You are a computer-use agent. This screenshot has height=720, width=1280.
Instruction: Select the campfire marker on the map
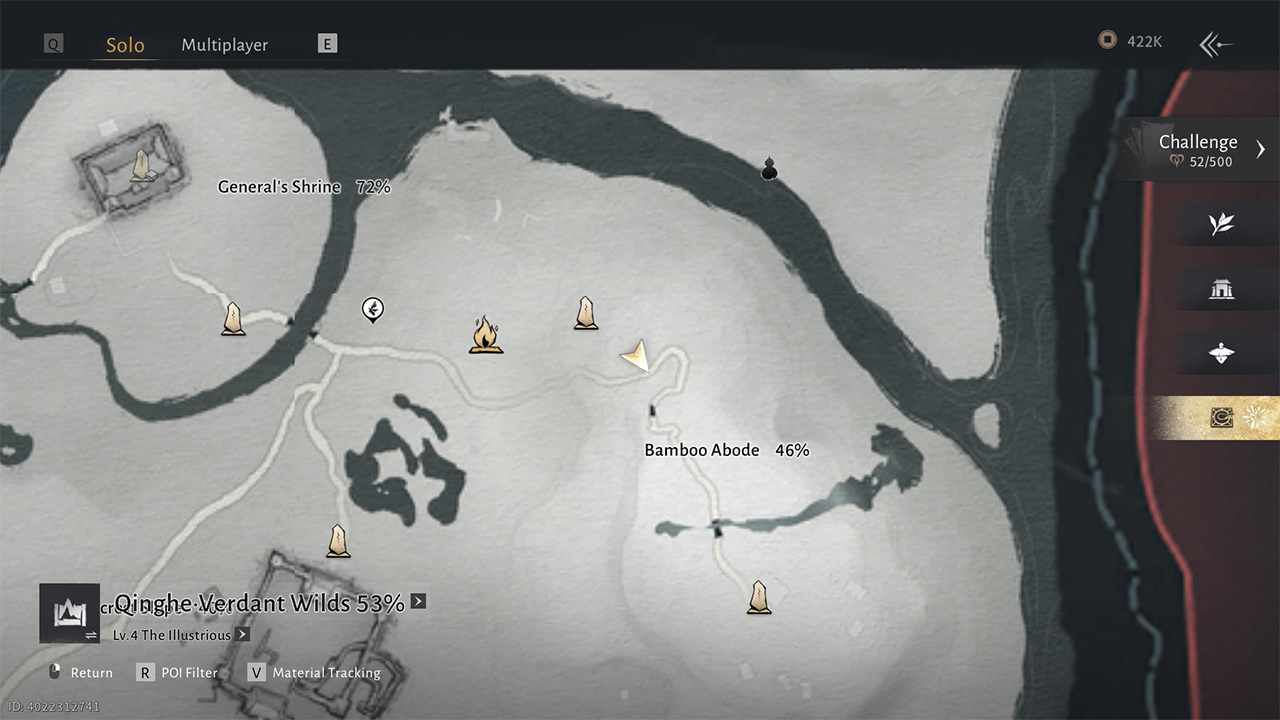[485, 335]
